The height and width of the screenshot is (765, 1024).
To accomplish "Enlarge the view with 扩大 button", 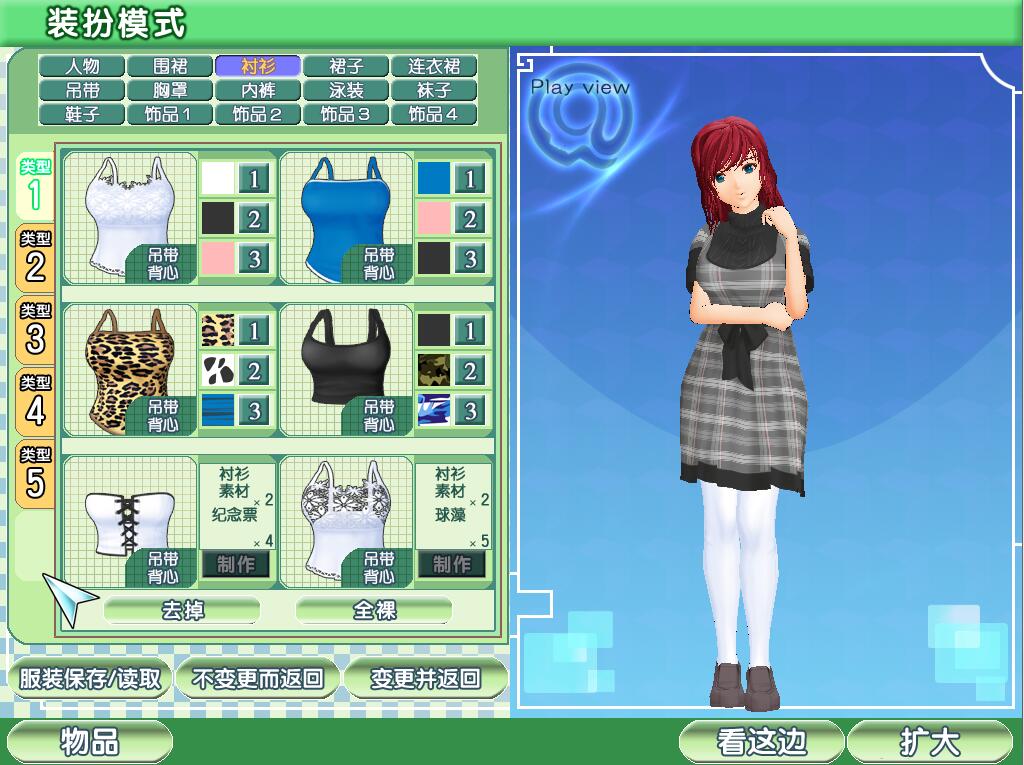I will 929,741.
